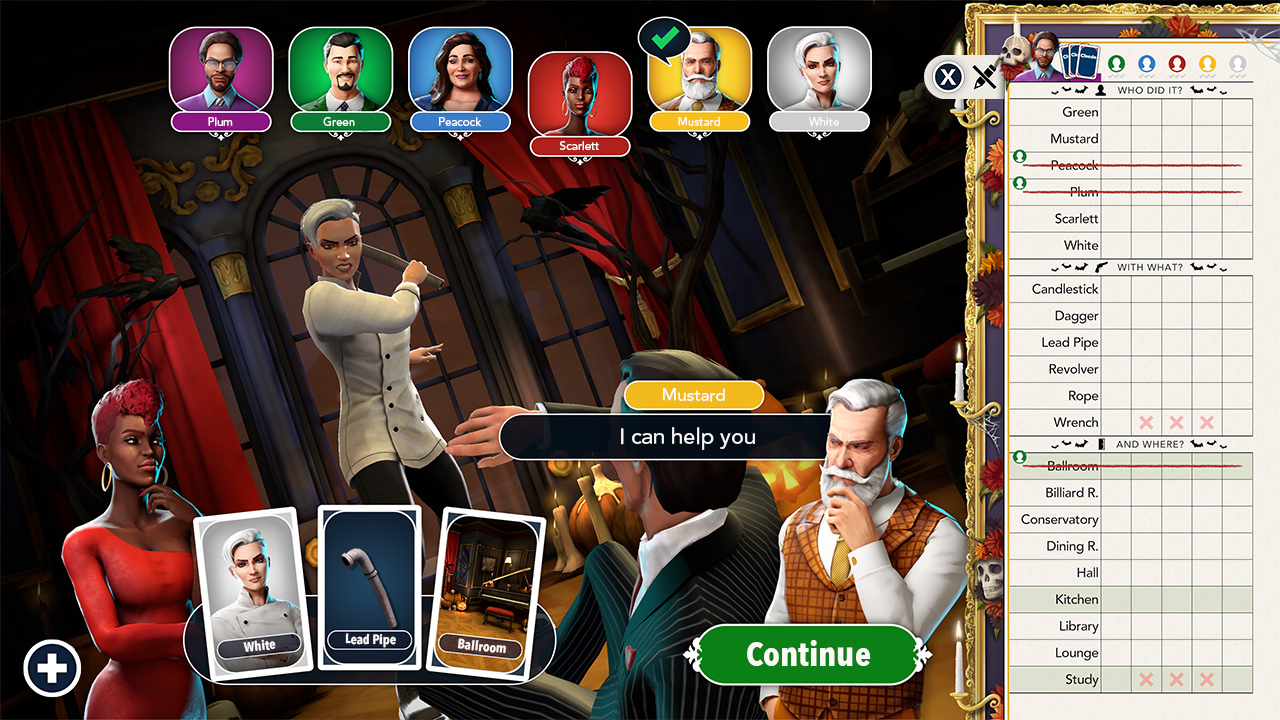
Task: Click the blue player column icon in notebook
Action: click(x=1146, y=64)
